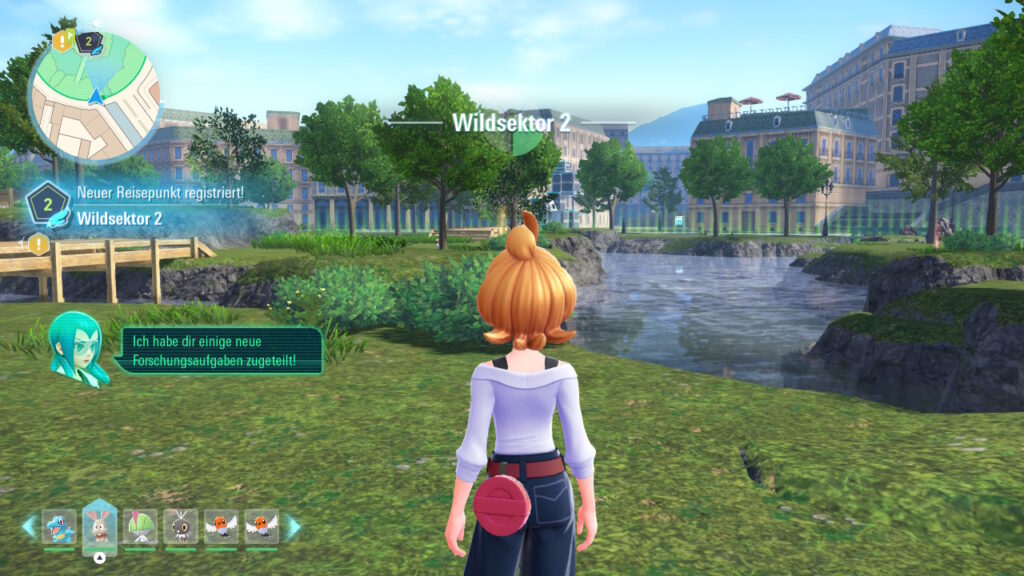
Task: Pick Scatterbug from the party bar
Action: click(180, 527)
